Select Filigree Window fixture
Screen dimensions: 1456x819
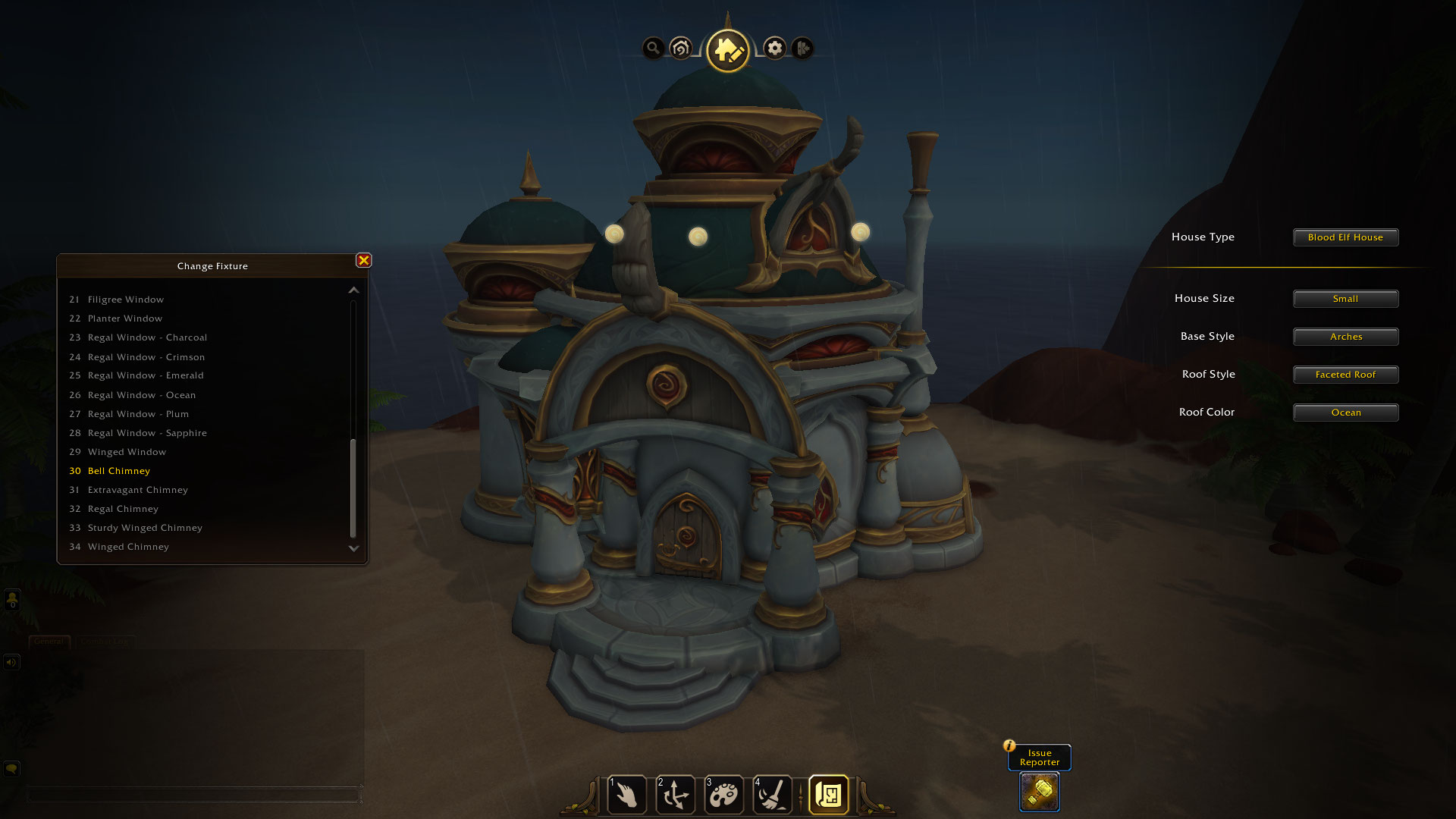click(125, 300)
